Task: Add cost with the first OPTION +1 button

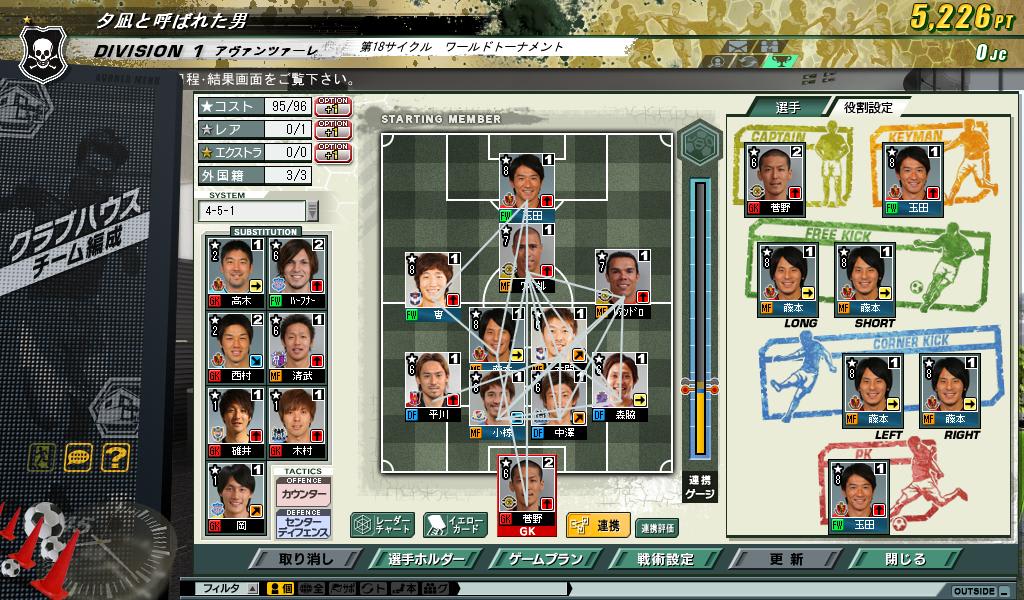Action: point(332,105)
